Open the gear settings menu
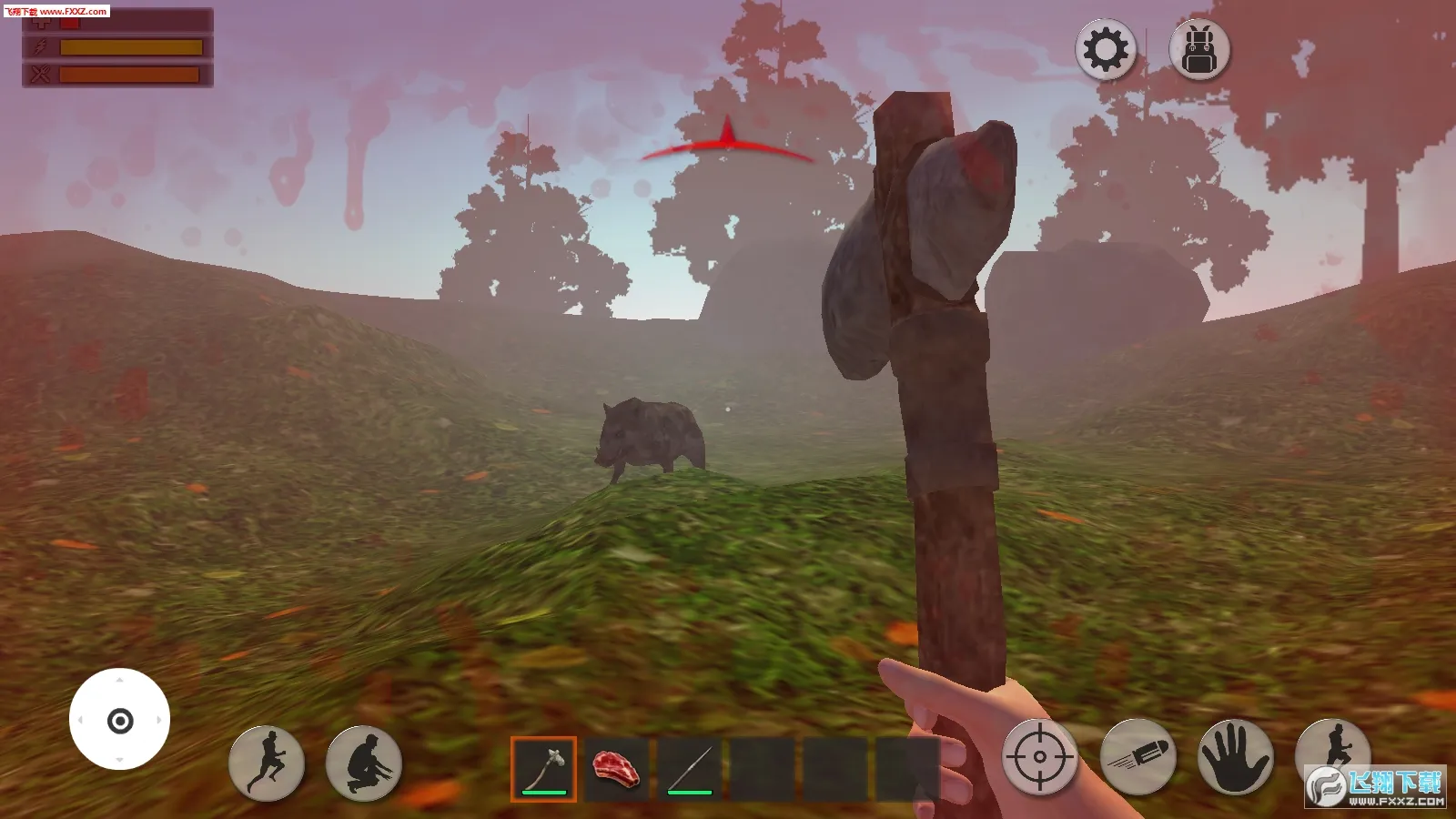Viewport: 1456px width, 819px height. click(x=1106, y=50)
